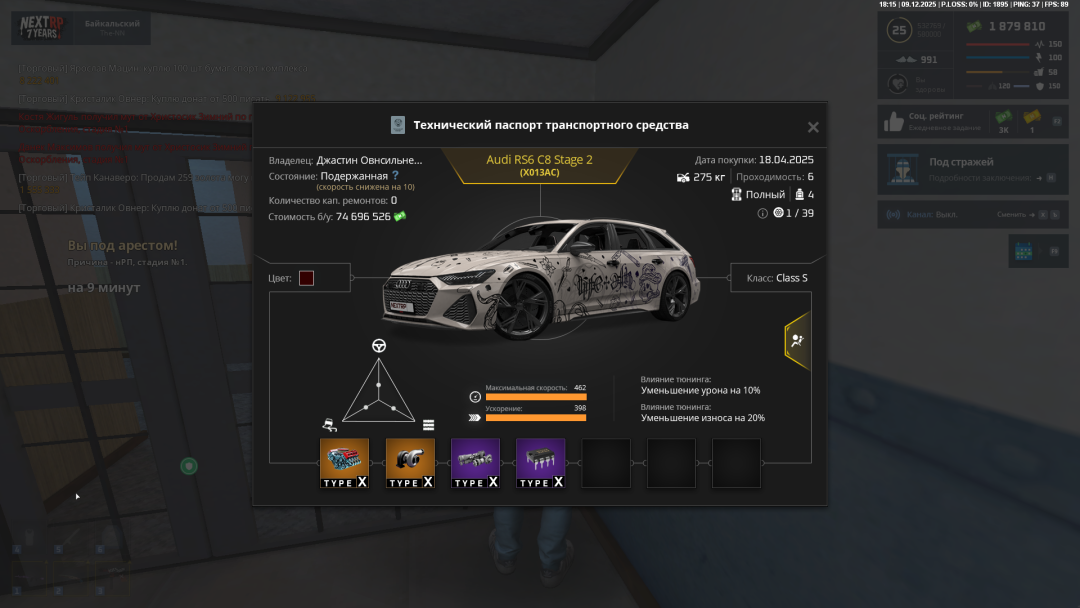Close the vehicle technical passport window
Screen dimensions: 1080x608
[813, 127]
